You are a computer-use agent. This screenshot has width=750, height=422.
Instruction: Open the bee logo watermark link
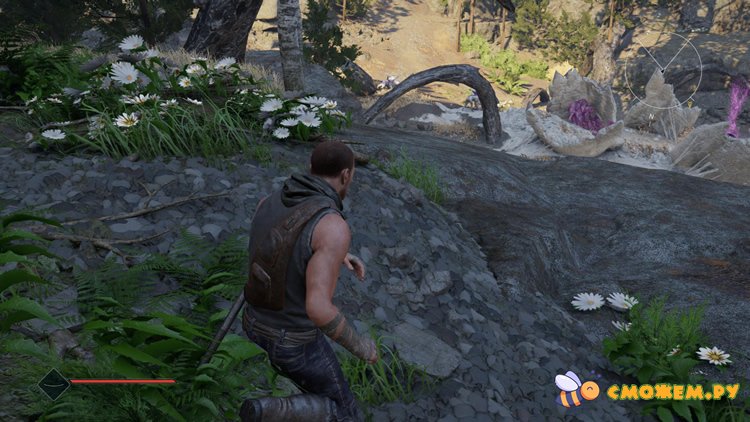click(574, 388)
